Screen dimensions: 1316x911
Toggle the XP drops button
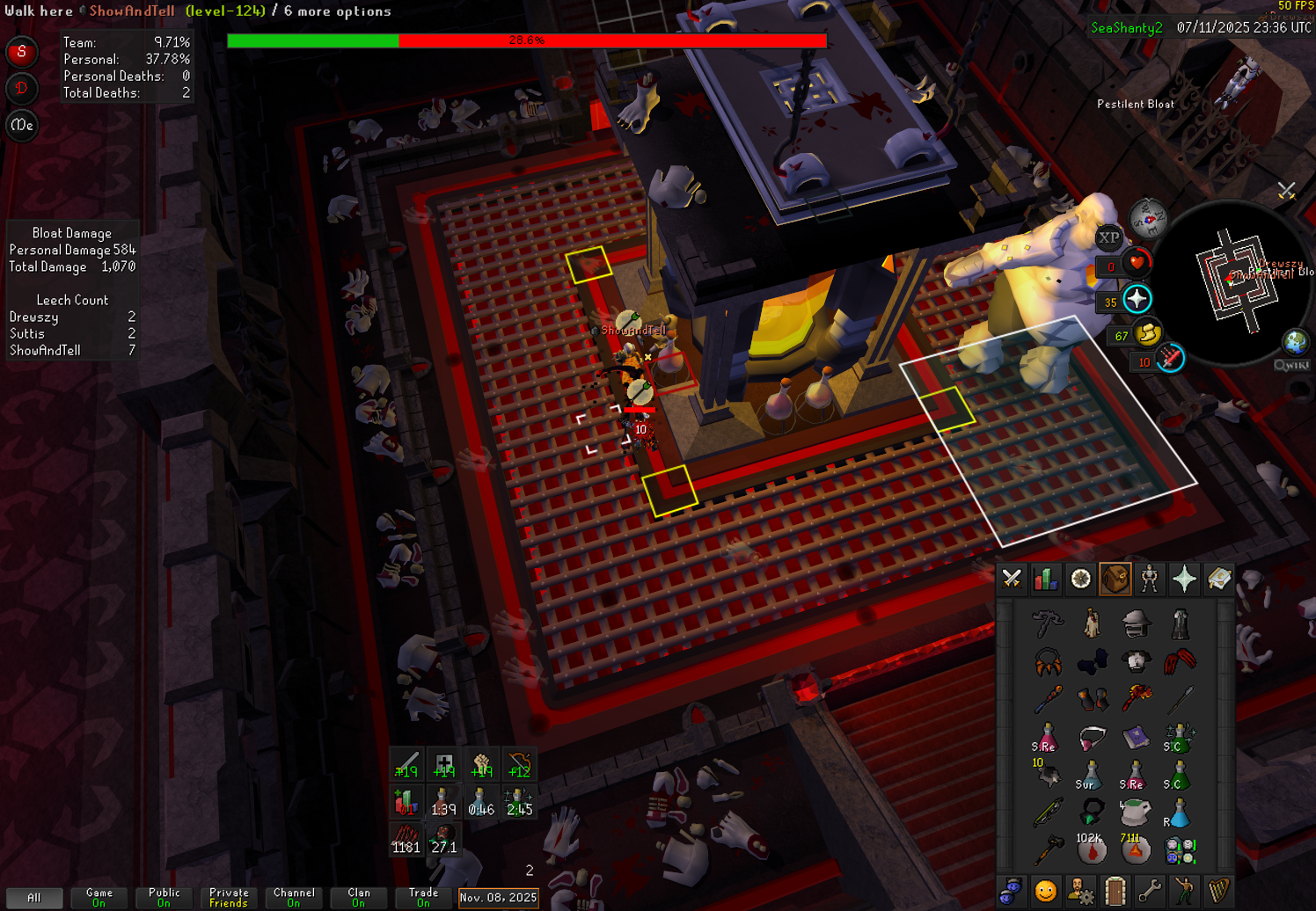point(1108,237)
